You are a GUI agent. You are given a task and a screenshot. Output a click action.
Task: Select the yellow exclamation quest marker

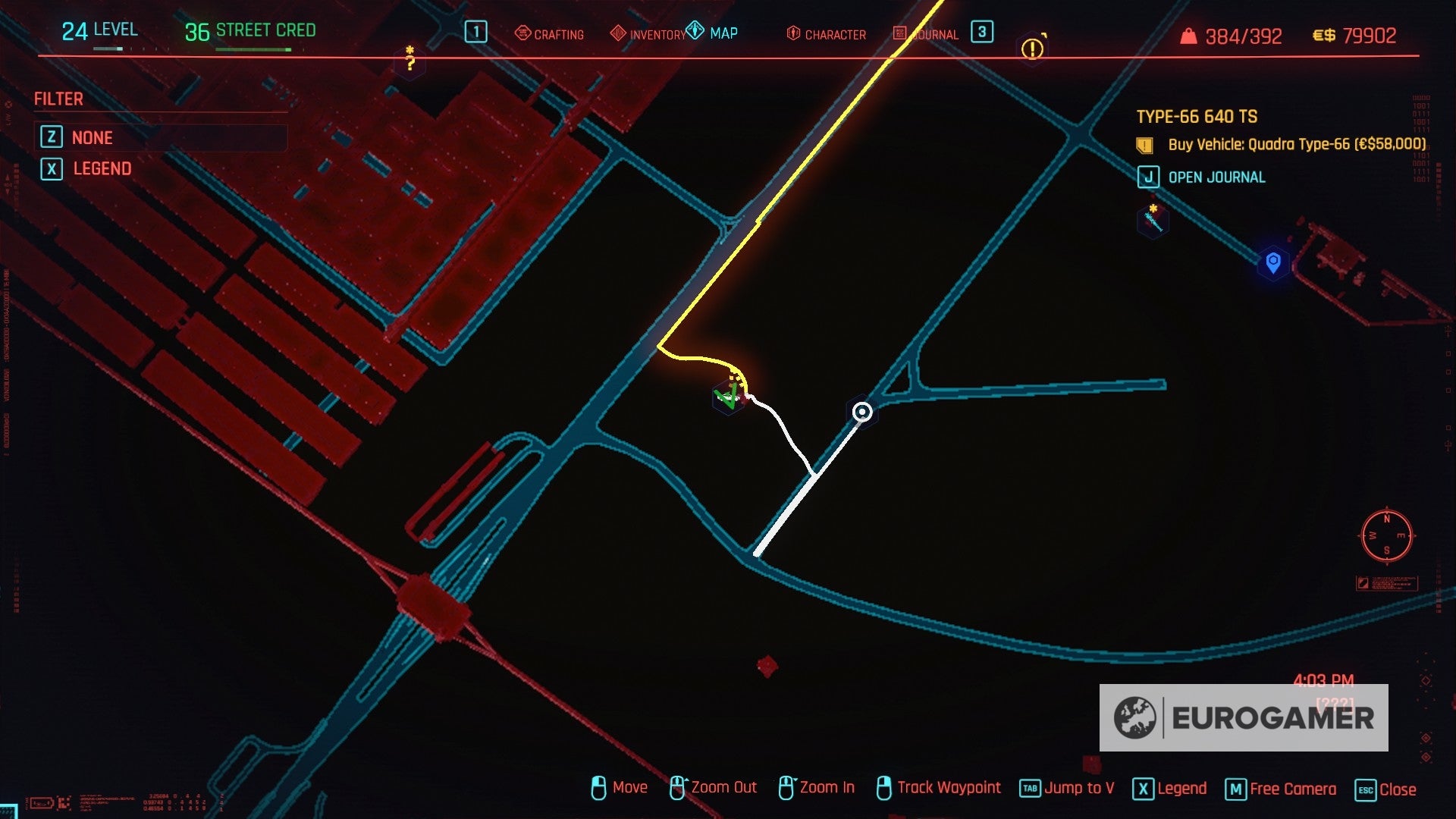coord(1032,49)
